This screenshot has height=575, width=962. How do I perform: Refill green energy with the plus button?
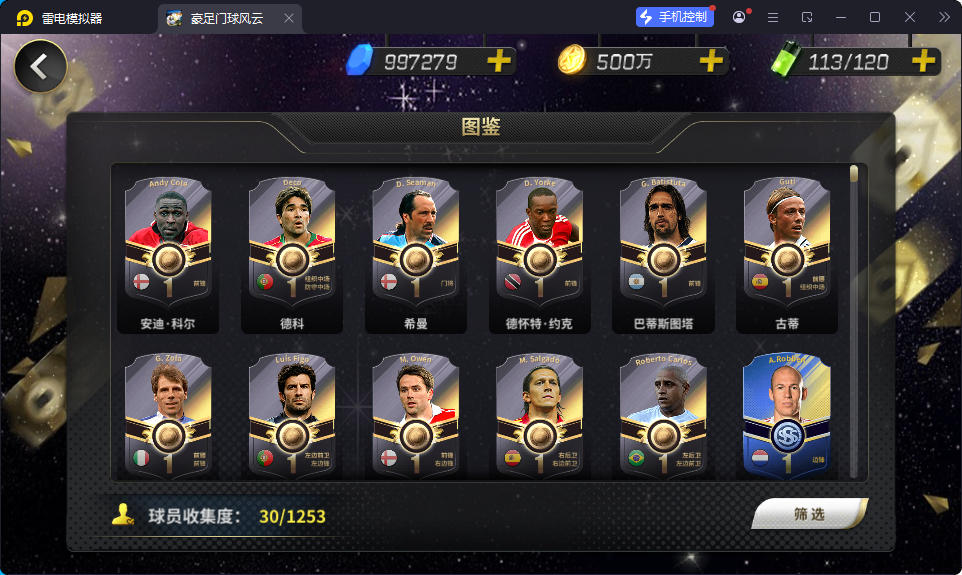click(922, 61)
